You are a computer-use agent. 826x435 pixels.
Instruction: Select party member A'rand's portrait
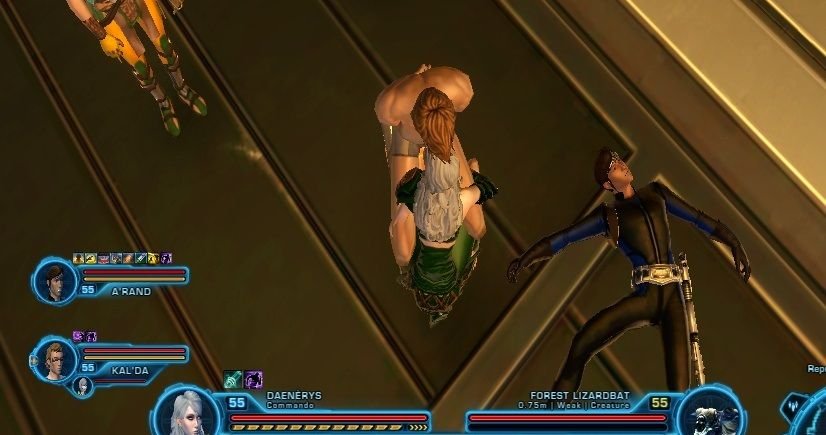point(54,280)
